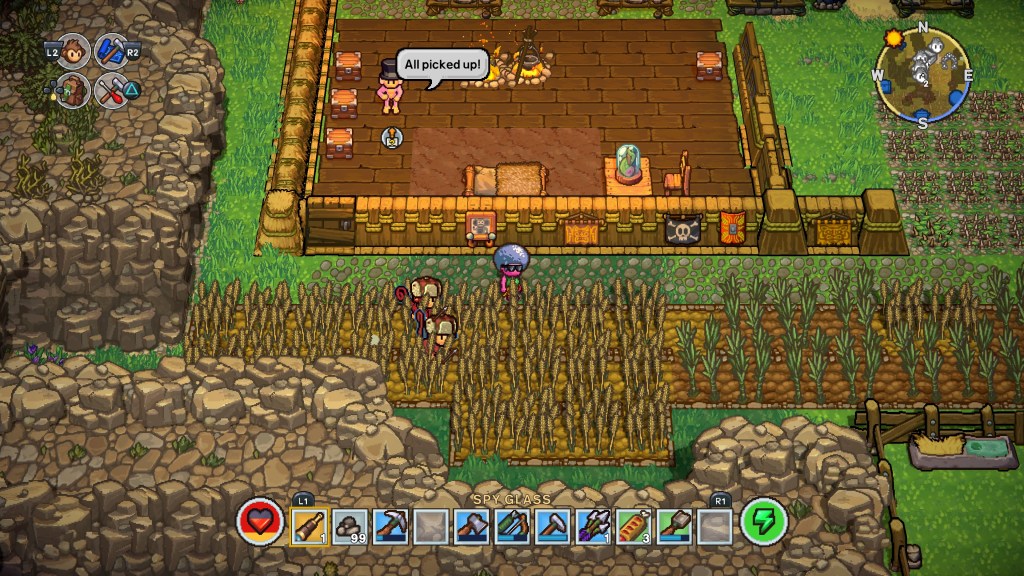Screen dimensions: 1024x576
Task: Pick the hammer in the hotbar
Action: pos(553,525)
